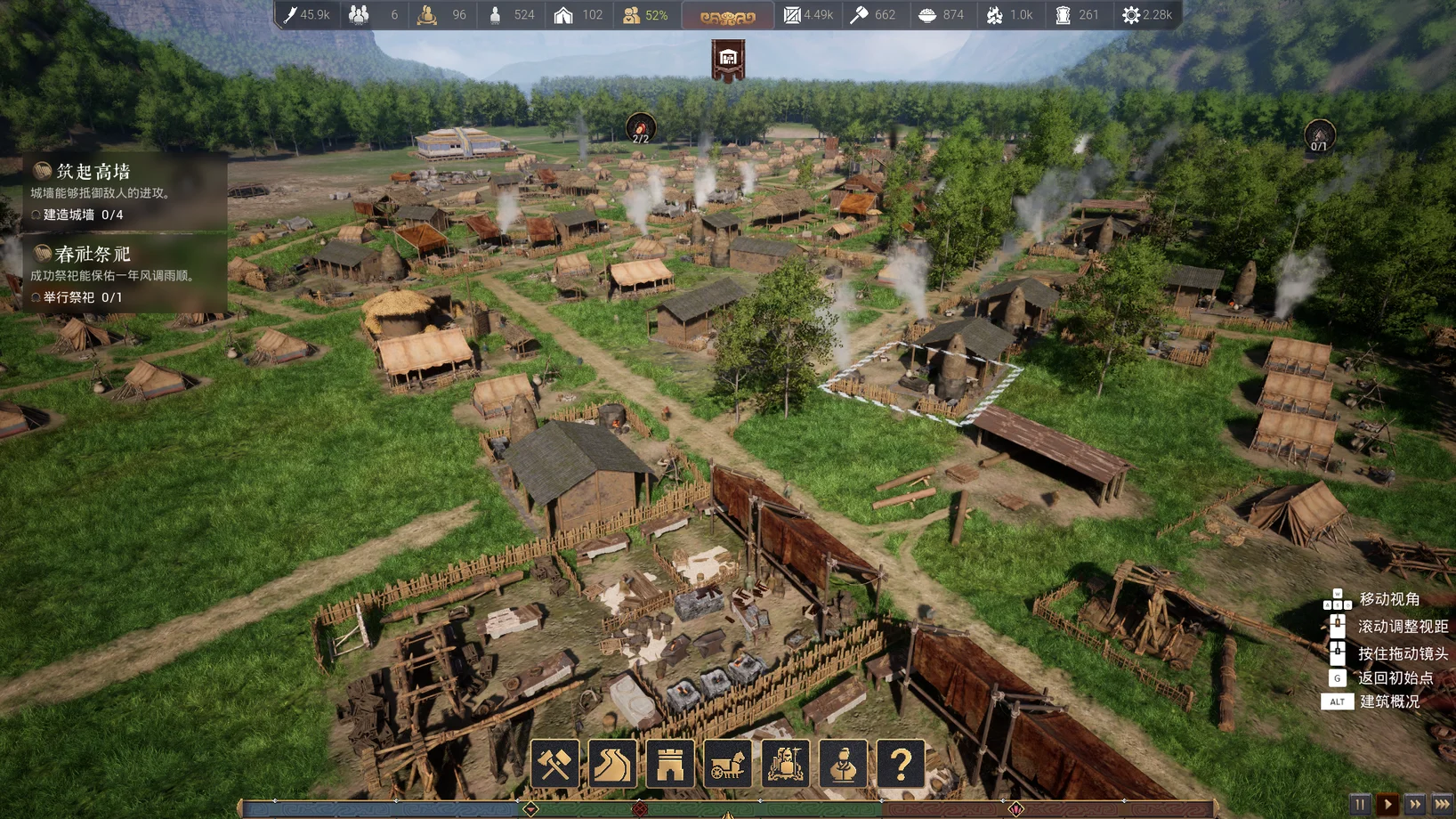Set game to normal play speed
This screenshot has width=1456, height=819.
point(1387,804)
